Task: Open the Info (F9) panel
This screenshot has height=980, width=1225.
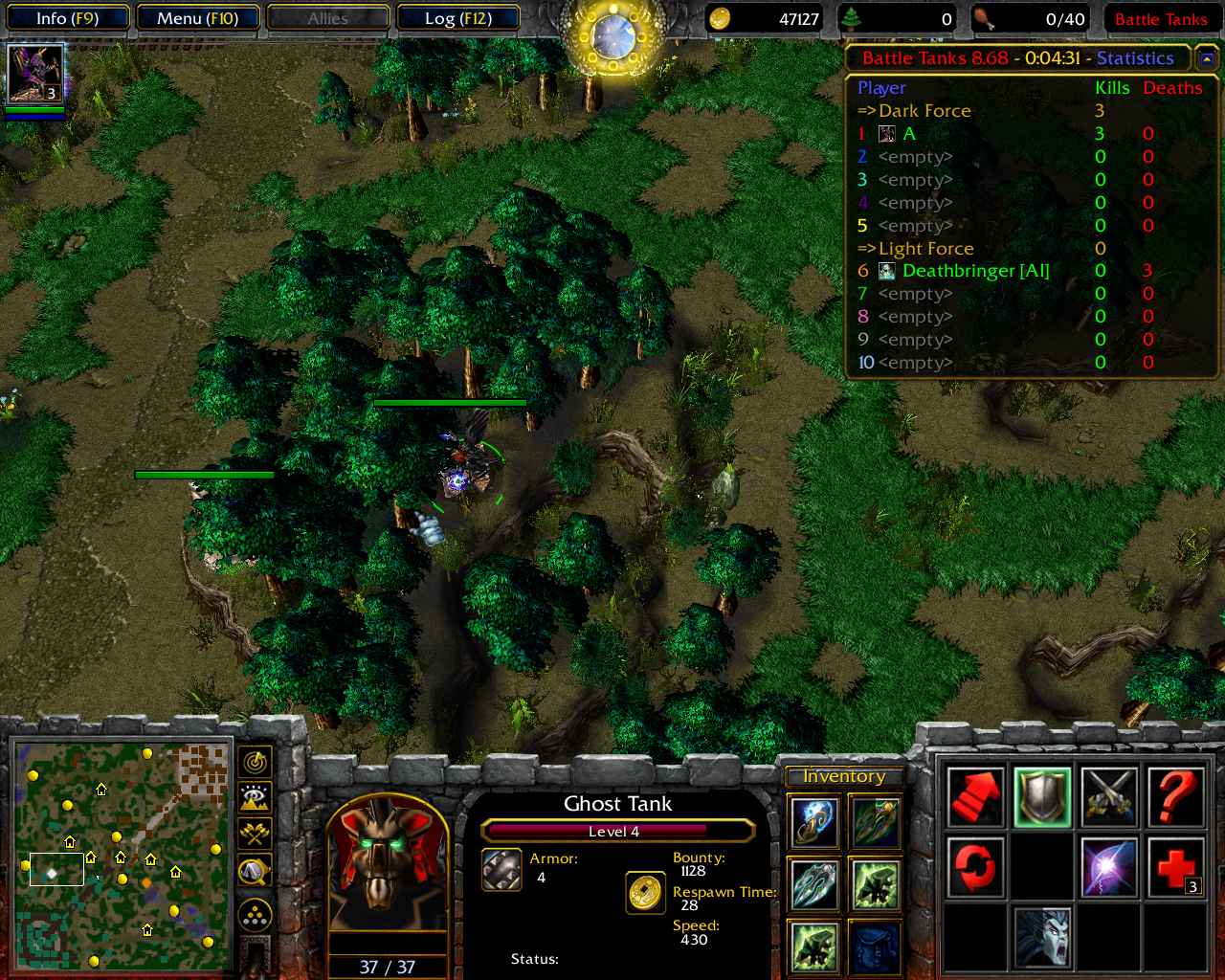Action: 67,18
